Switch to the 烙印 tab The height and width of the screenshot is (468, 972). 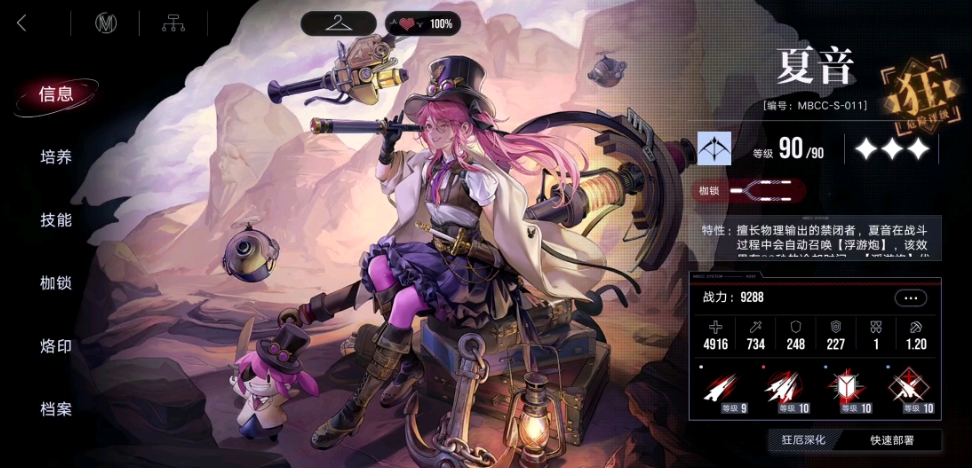coord(56,346)
